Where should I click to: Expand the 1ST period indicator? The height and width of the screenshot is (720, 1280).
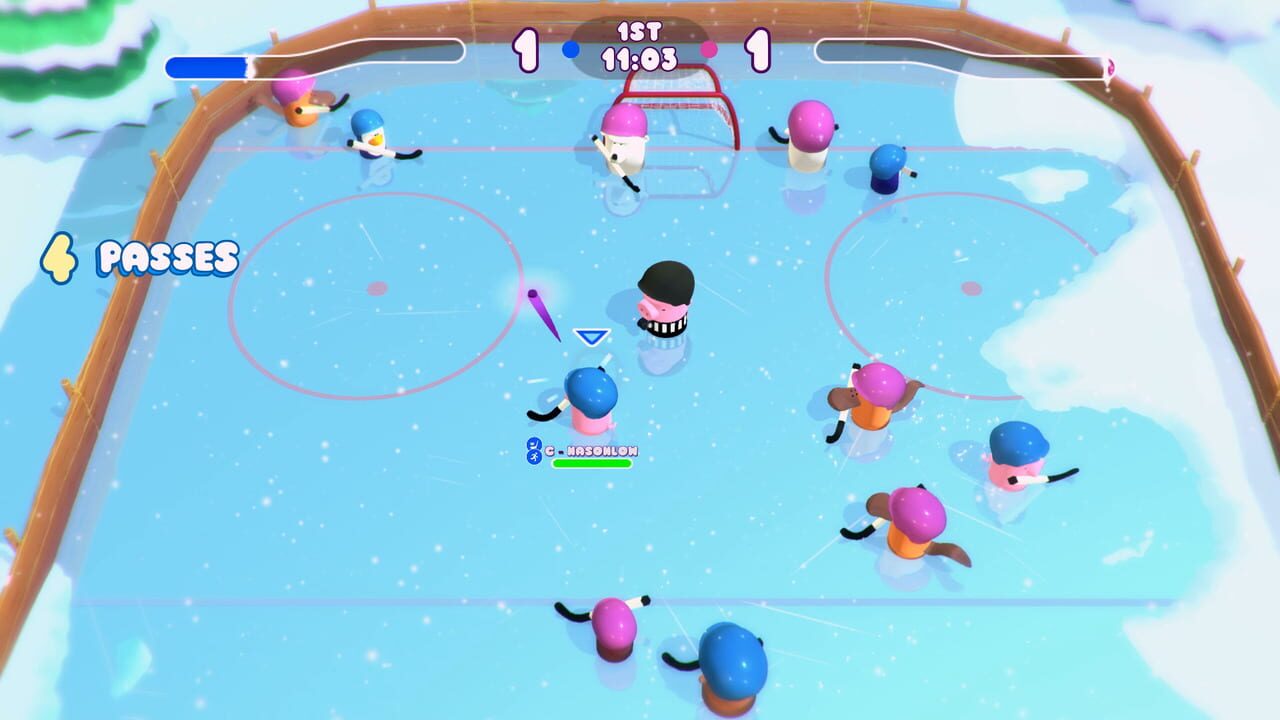tap(640, 33)
